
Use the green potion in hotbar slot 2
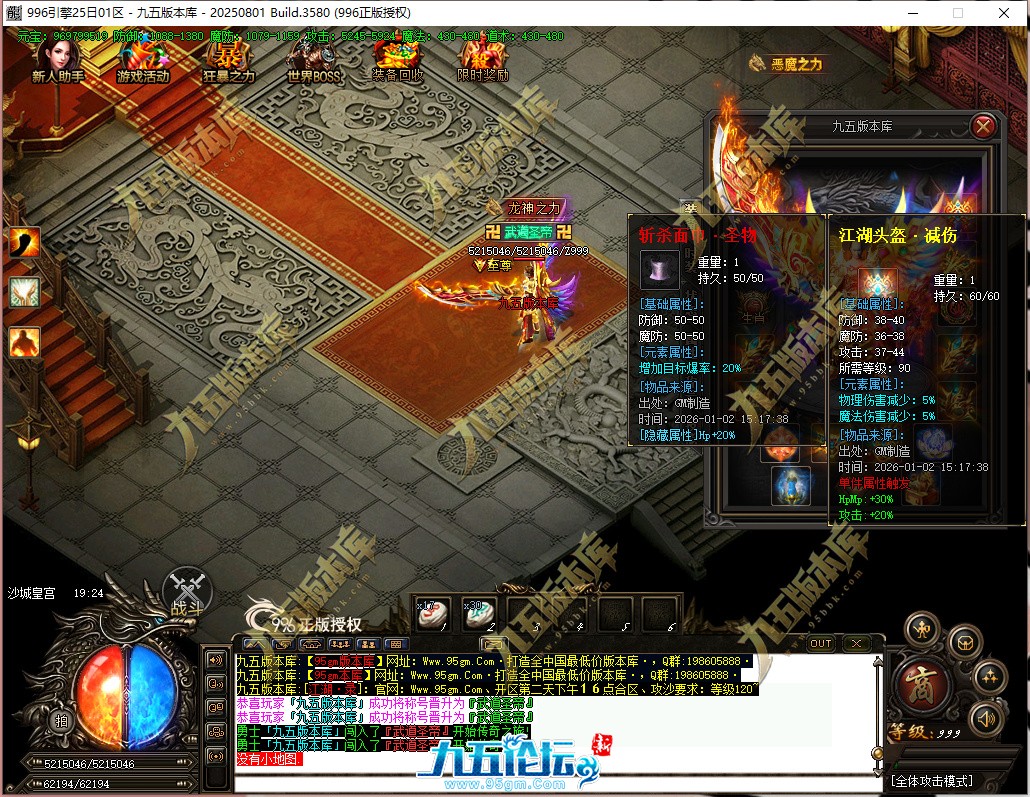tap(479, 614)
